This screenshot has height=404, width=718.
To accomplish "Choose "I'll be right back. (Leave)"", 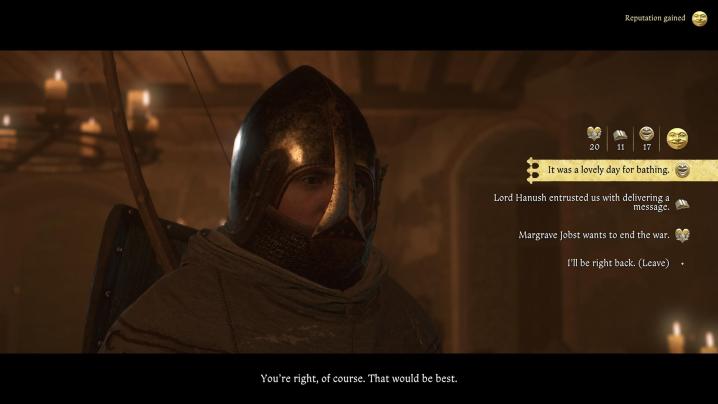I will point(617,263).
